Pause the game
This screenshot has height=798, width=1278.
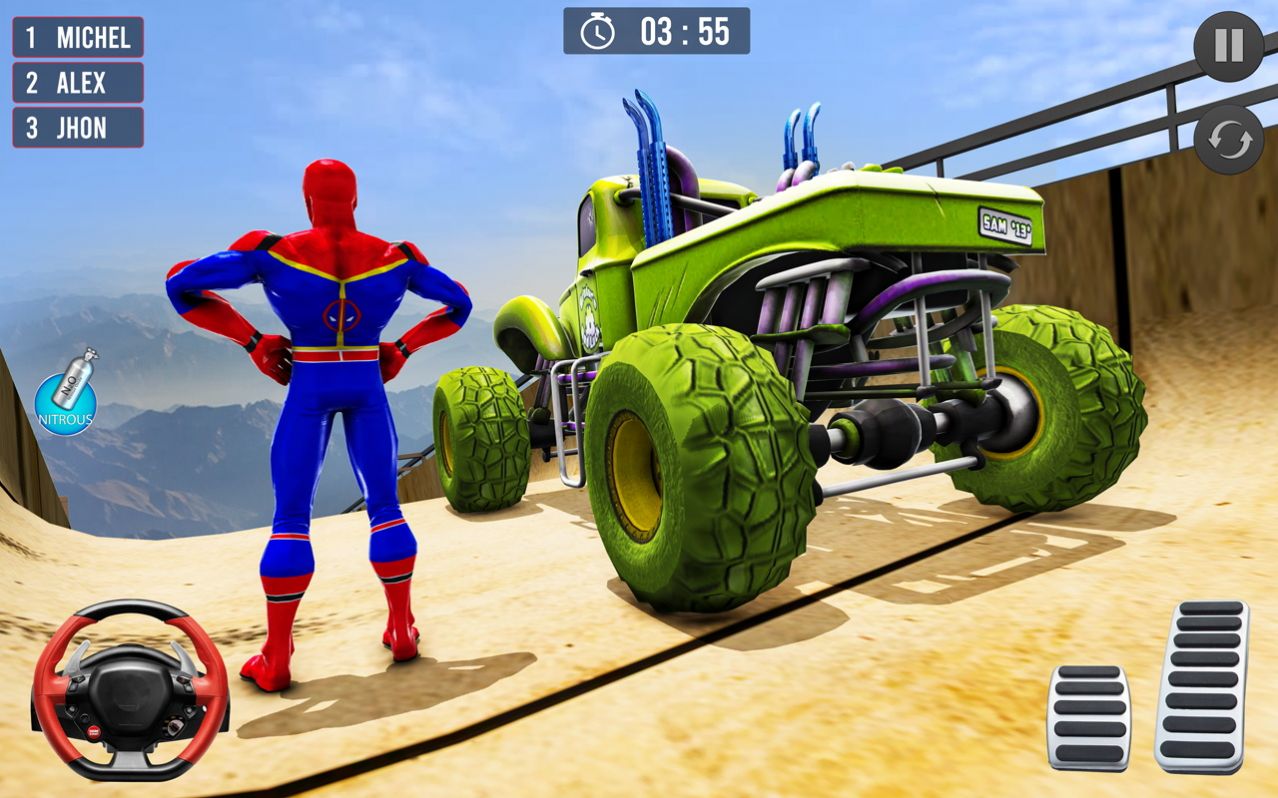1228,46
